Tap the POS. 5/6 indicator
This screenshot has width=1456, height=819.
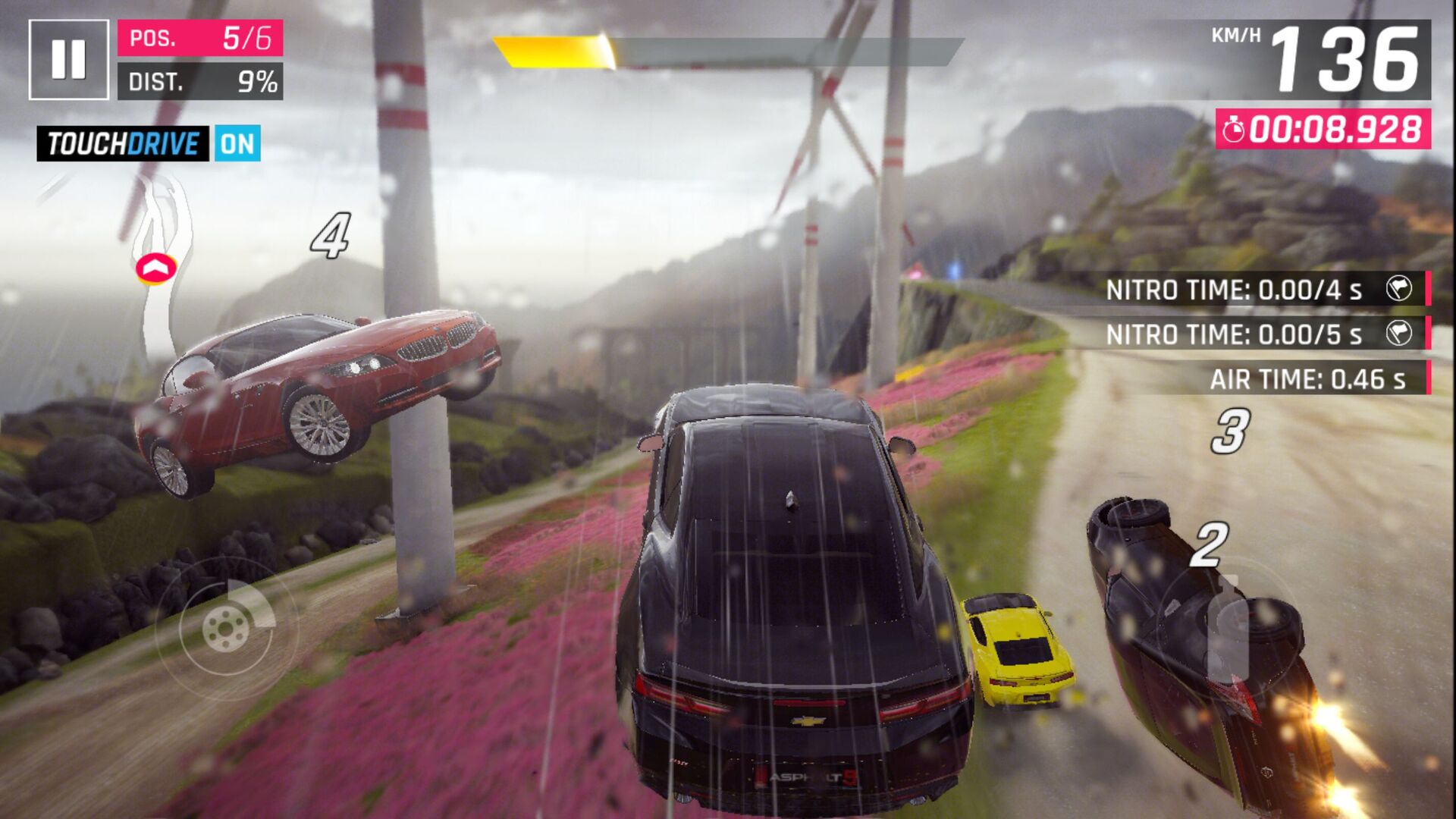(x=201, y=36)
